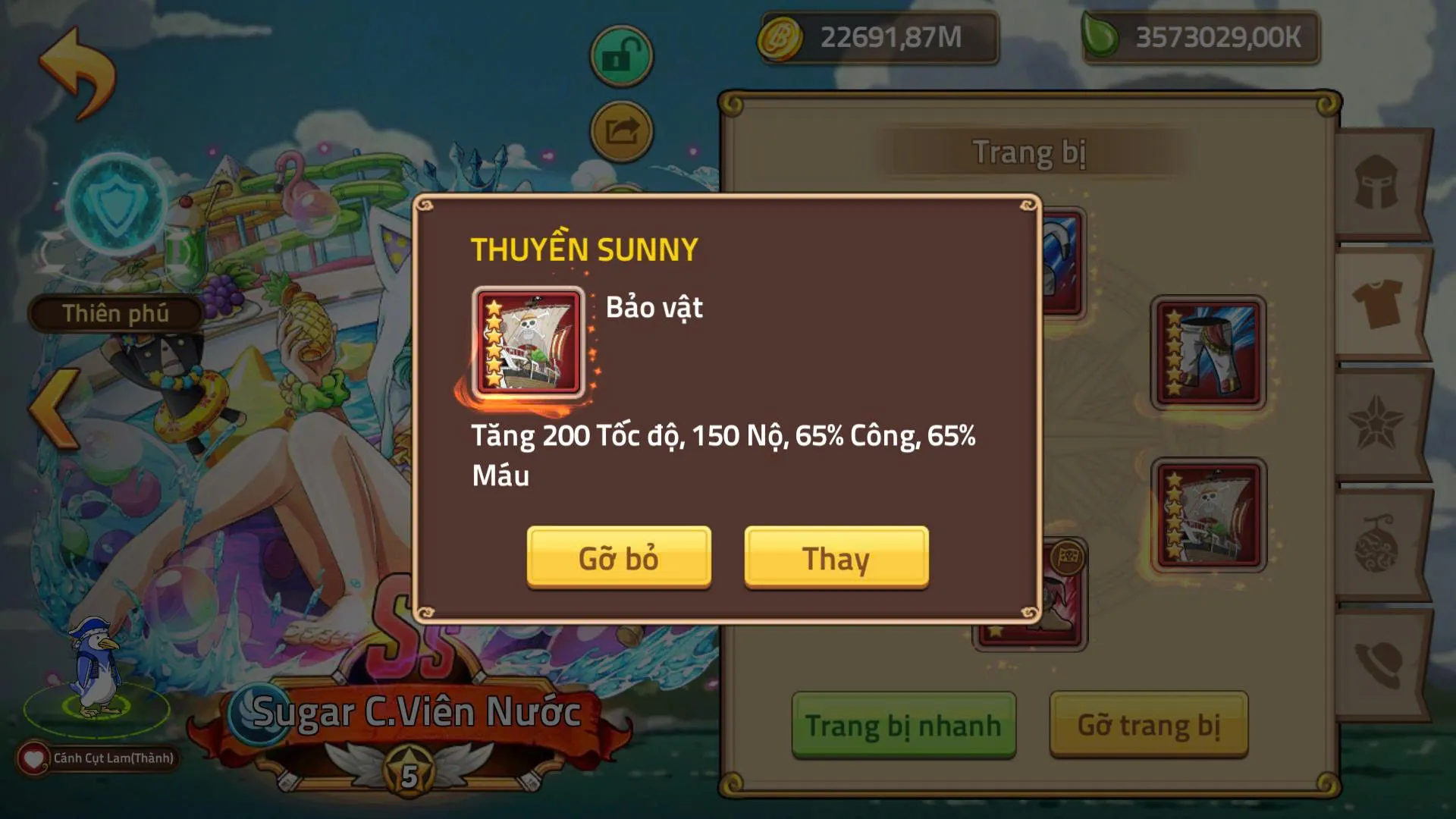Click the green Trang bị nhanh button
Screen dimensions: 1456x819
902,724
